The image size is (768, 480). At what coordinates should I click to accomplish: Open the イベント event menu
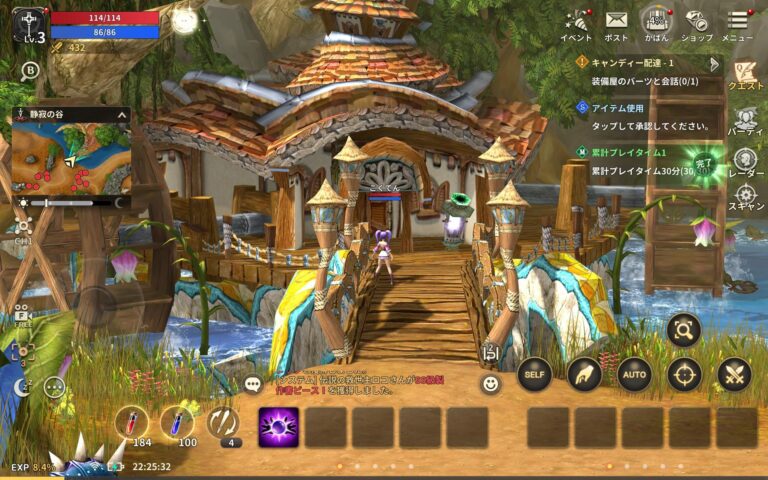577,22
